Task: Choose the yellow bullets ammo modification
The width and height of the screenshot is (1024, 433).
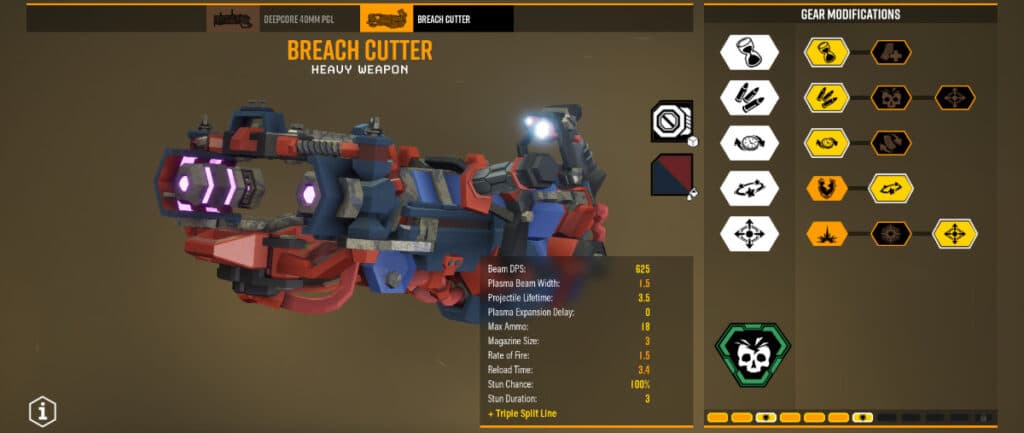Action: [827, 98]
